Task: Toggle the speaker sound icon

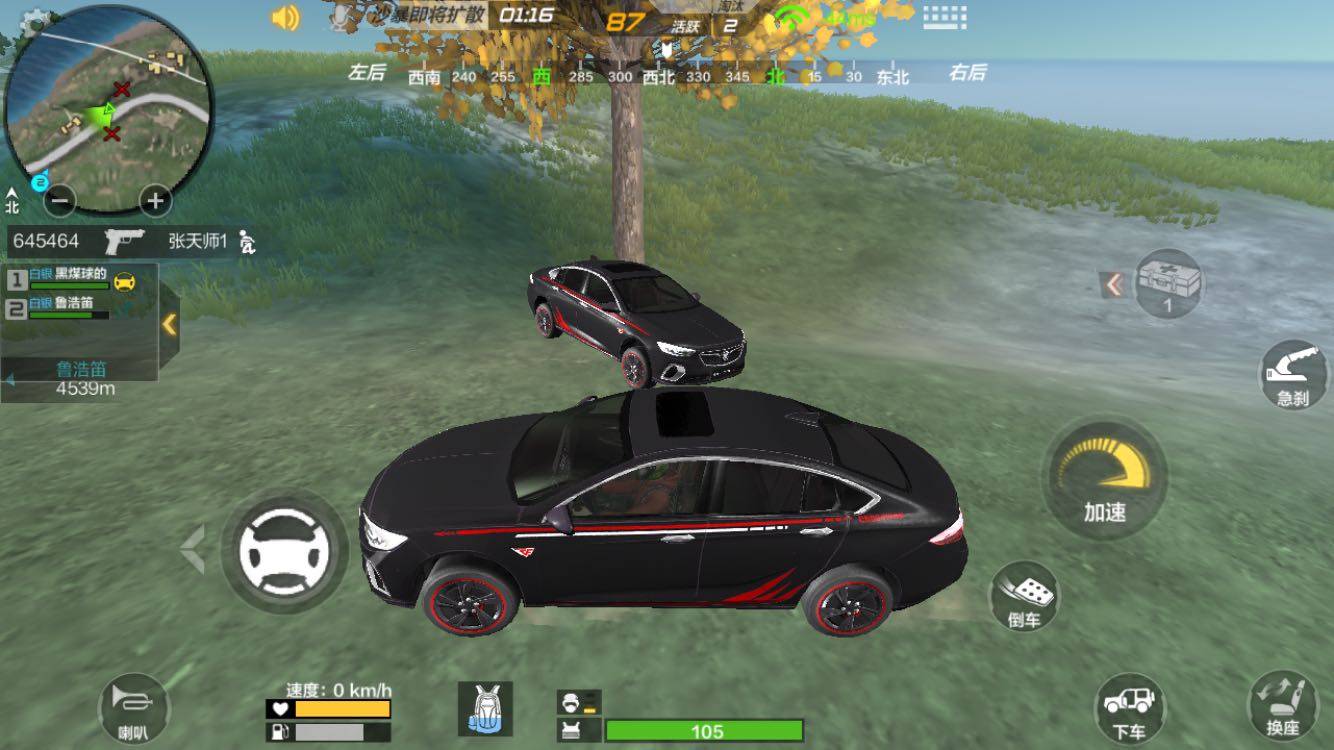Action: point(285,18)
